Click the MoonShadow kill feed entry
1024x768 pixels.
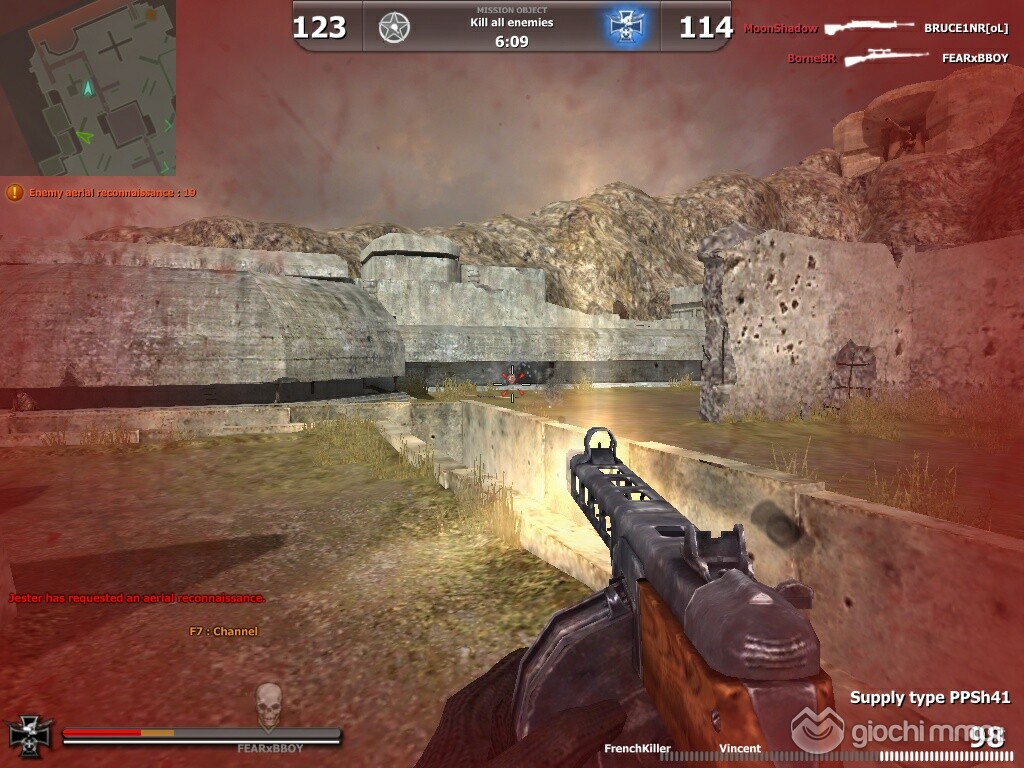[x=781, y=29]
